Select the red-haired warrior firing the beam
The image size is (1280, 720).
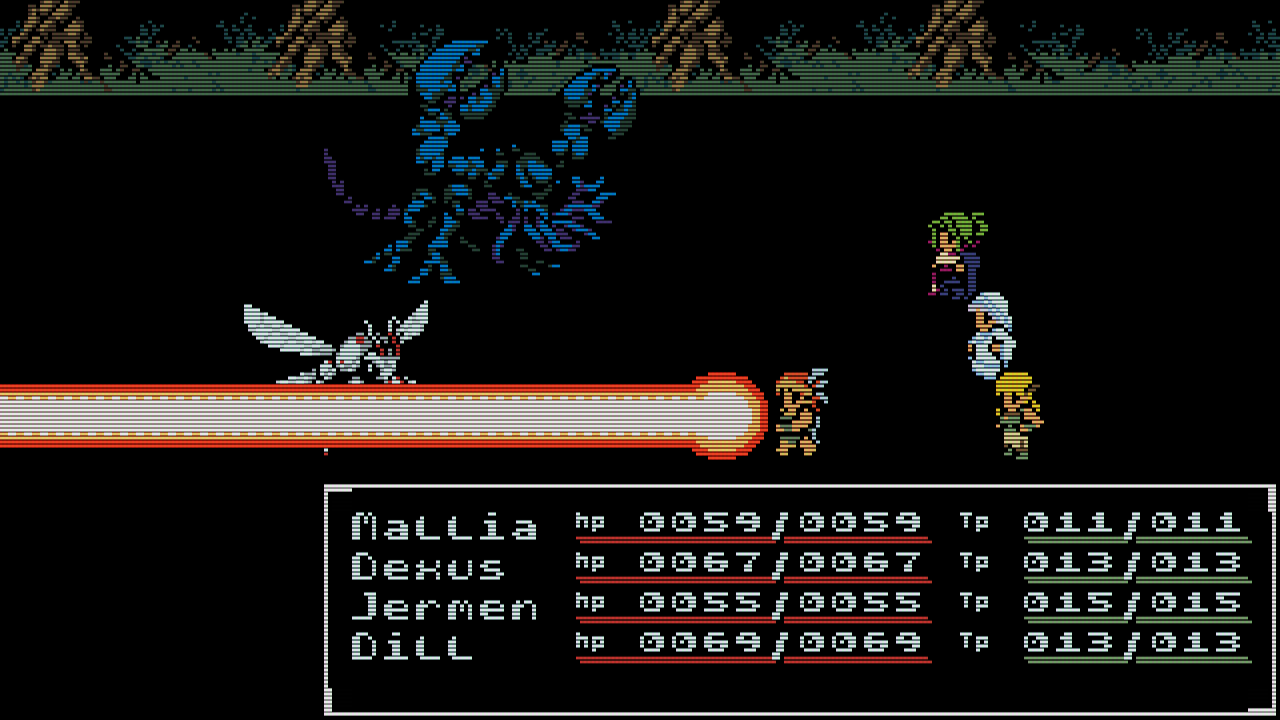798,410
